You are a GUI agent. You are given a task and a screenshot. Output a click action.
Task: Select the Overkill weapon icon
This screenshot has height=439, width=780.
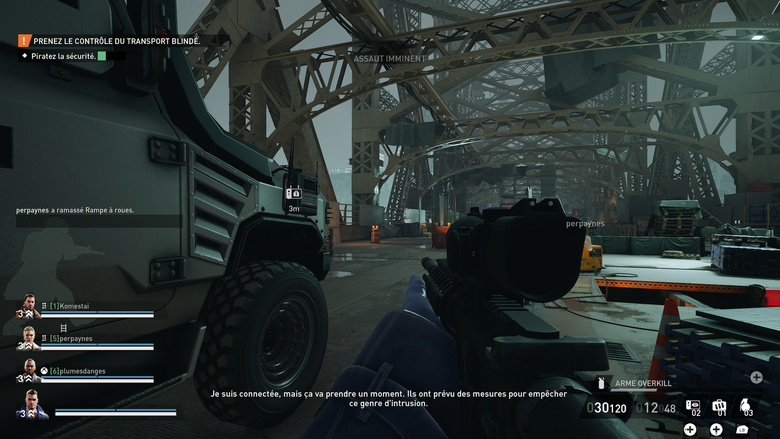601,382
